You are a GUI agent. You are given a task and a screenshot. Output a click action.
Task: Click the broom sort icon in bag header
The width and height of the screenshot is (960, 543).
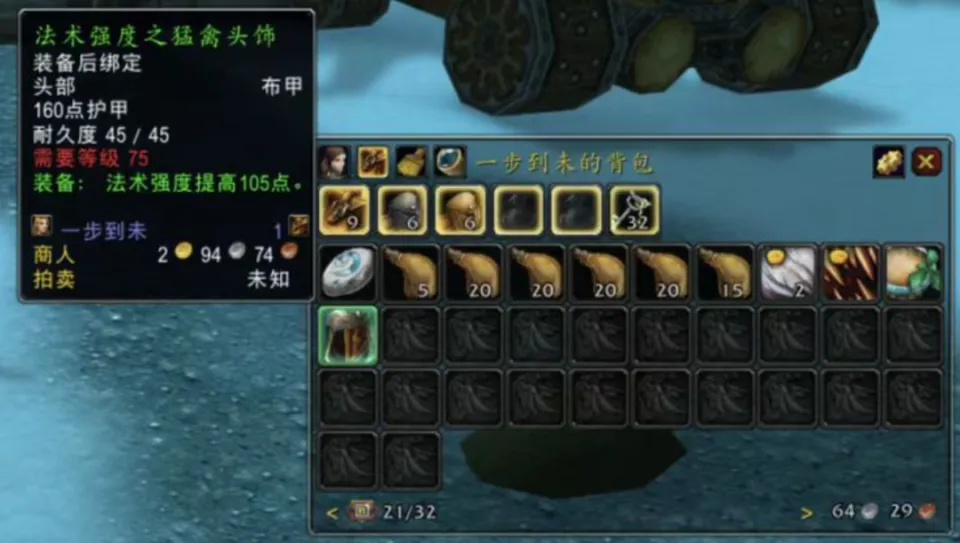(410, 161)
